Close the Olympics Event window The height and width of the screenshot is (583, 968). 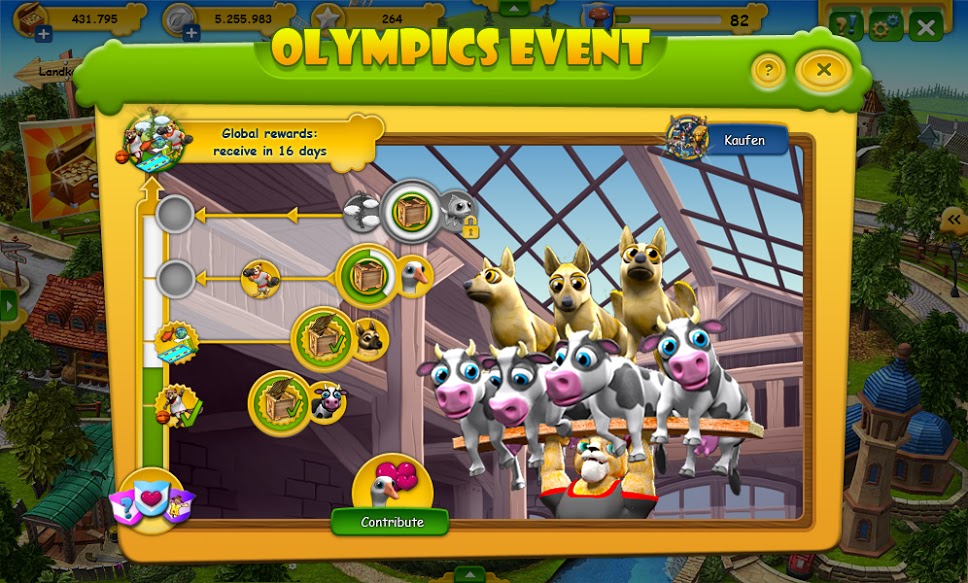point(823,70)
